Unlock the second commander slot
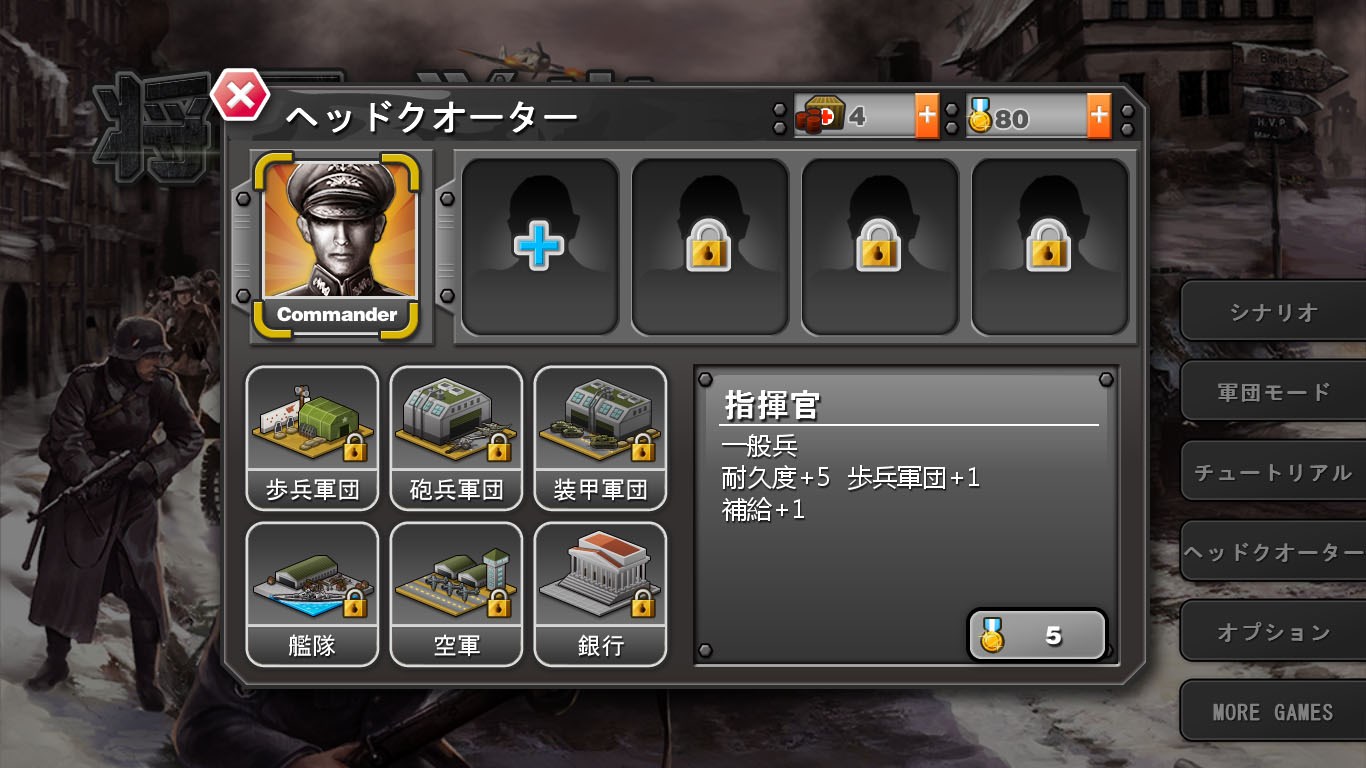Image resolution: width=1366 pixels, height=768 pixels. point(710,245)
